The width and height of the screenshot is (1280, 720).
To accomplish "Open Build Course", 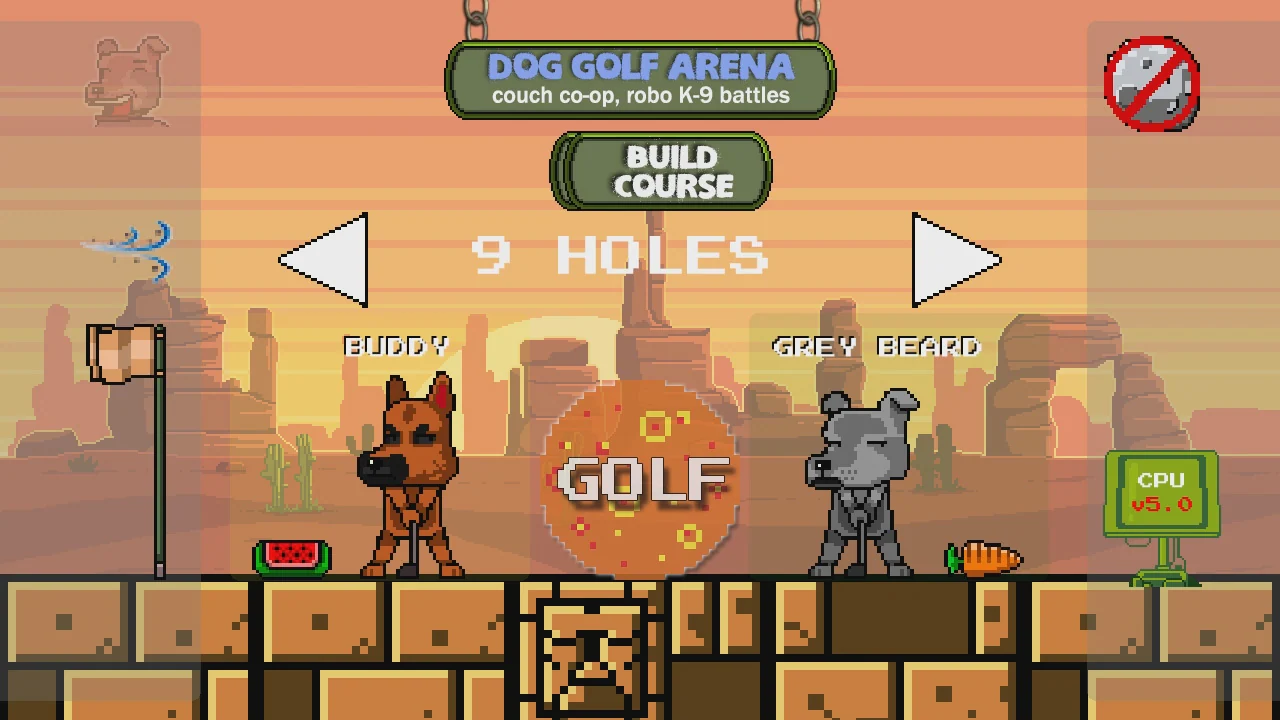I will pyautogui.click(x=660, y=171).
